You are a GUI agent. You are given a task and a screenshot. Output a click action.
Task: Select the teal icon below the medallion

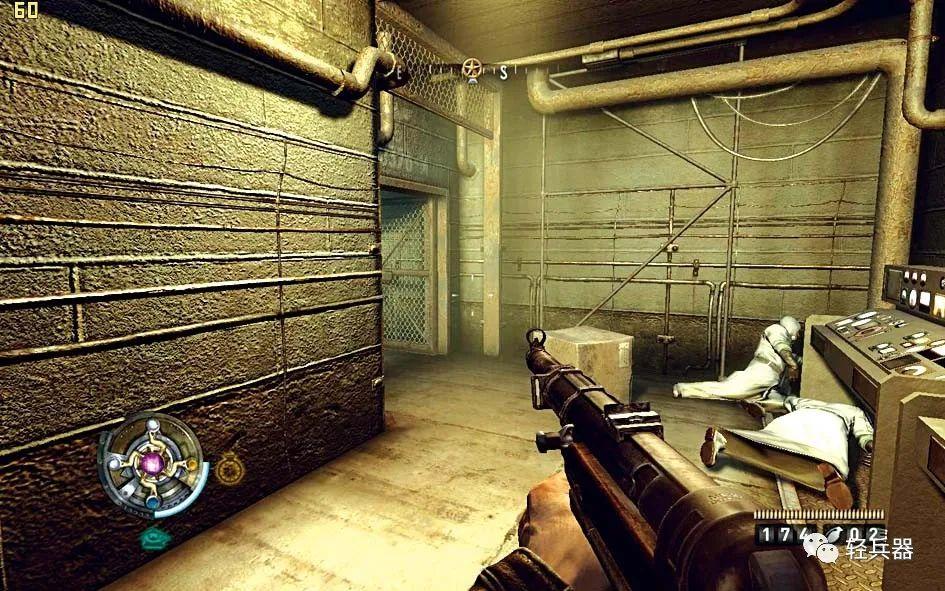(154, 538)
